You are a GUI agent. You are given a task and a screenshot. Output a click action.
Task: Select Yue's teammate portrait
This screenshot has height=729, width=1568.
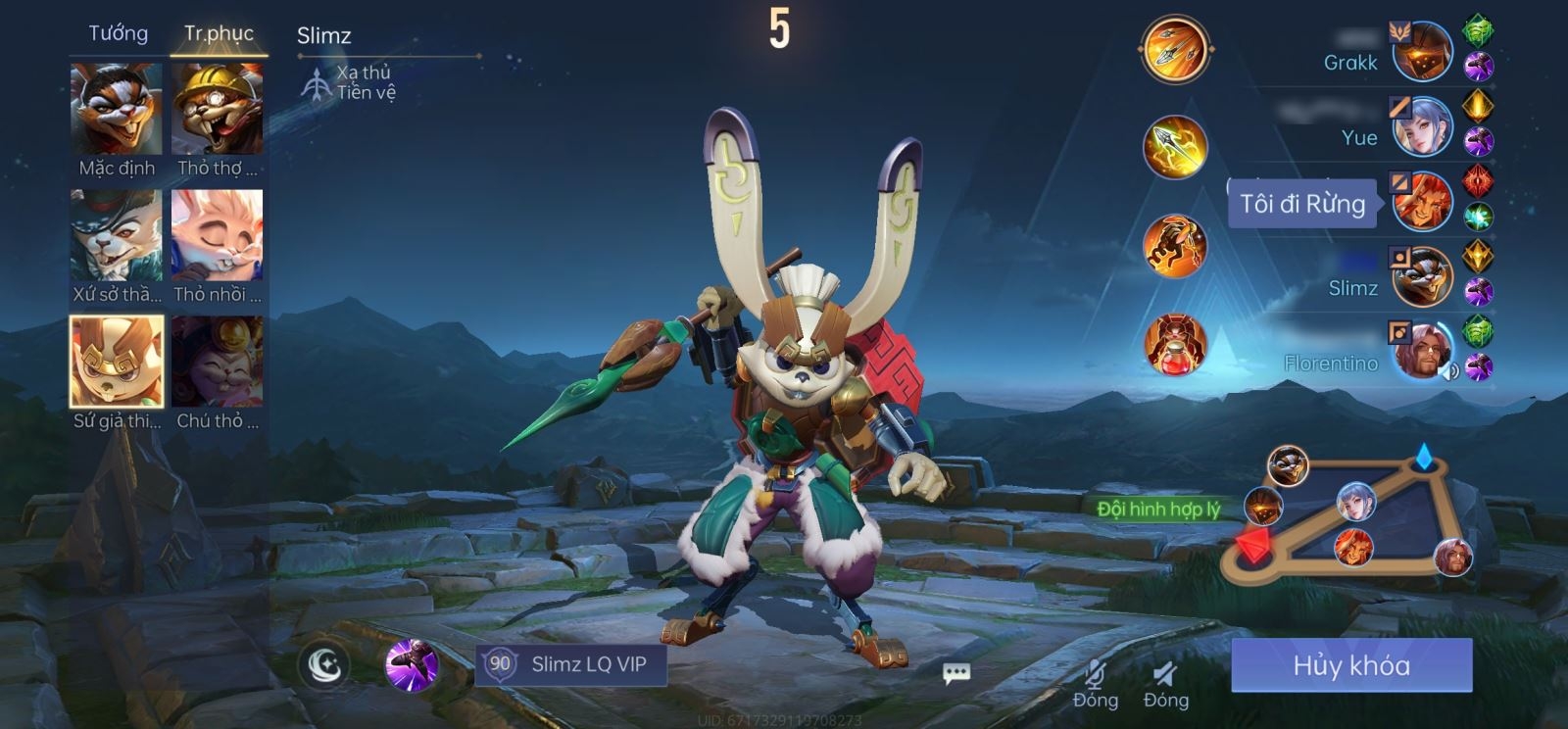point(1422,126)
